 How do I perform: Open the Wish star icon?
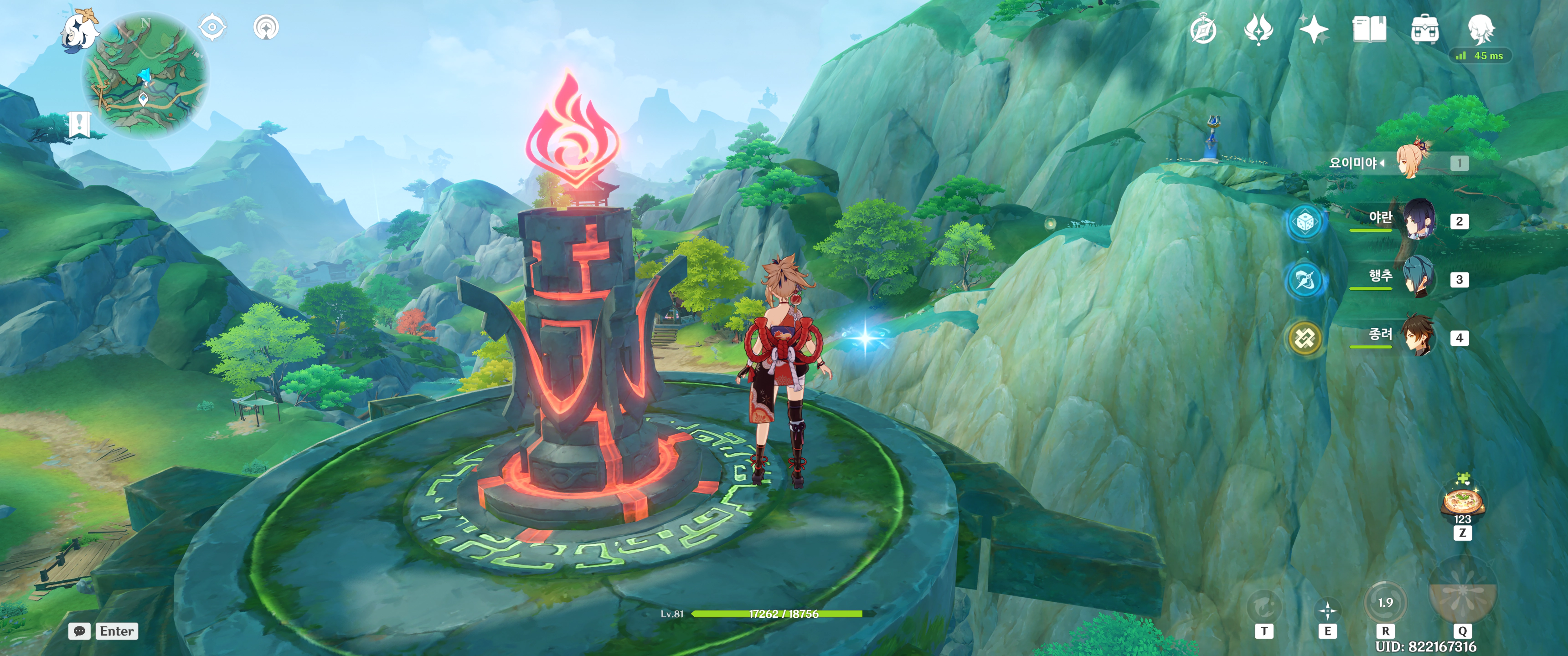click(1314, 29)
